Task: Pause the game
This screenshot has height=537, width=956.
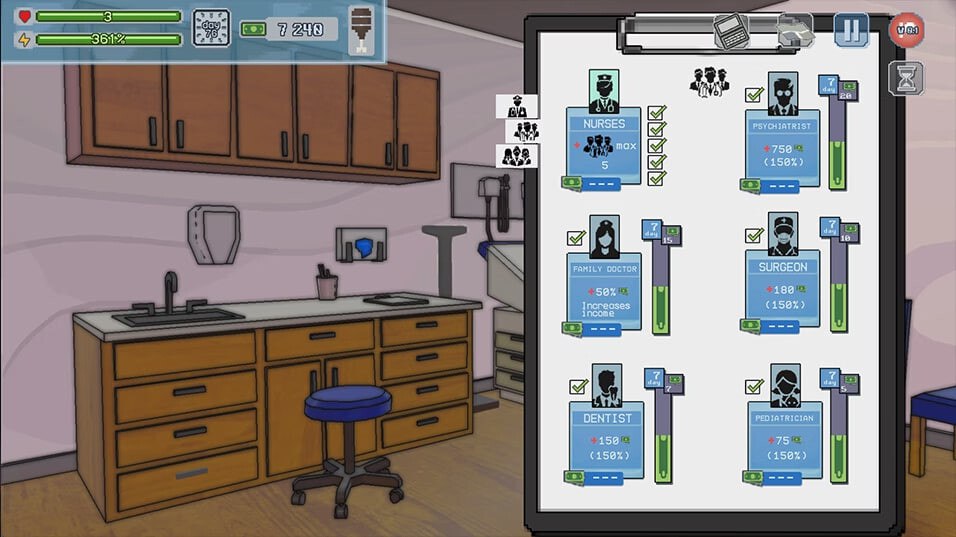Action: click(850, 29)
